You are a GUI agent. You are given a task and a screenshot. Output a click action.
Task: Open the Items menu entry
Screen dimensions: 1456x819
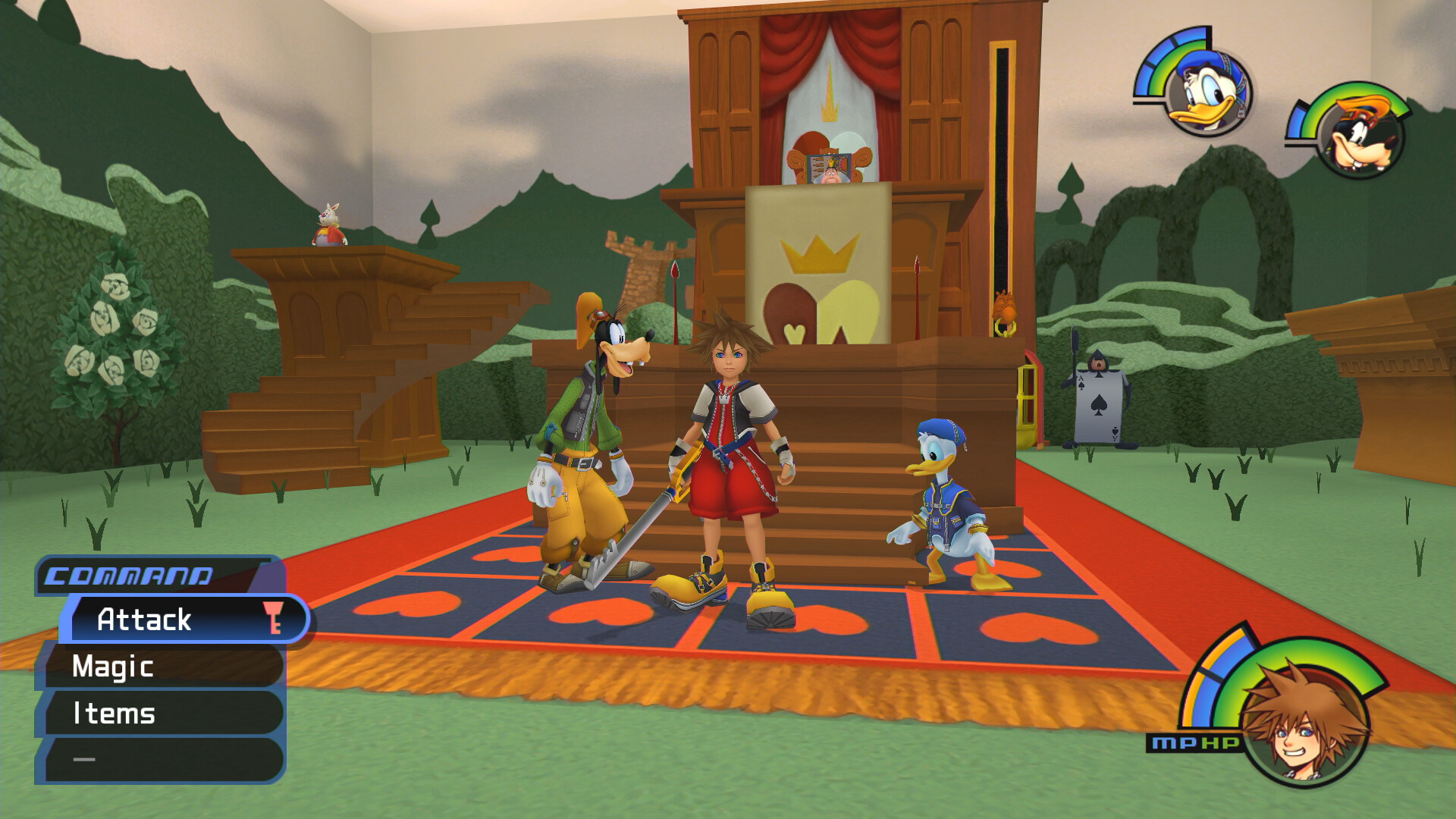point(114,713)
